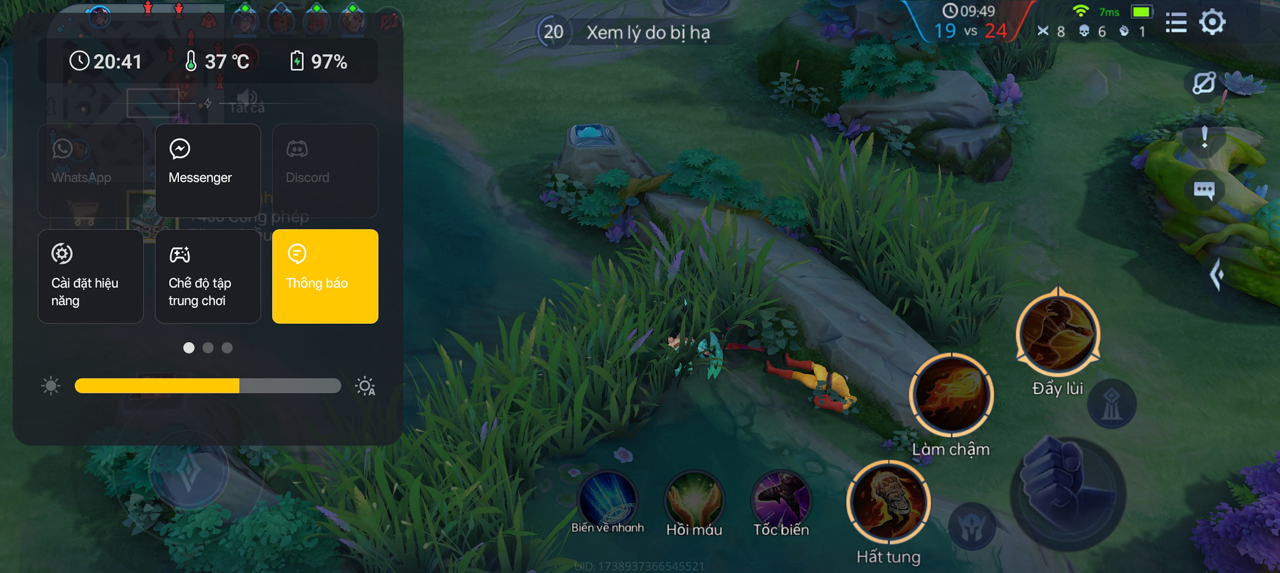The height and width of the screenshot is (573, 1280).
Task: Open the scoreboard list icon
Action: tap(1176, 22)
